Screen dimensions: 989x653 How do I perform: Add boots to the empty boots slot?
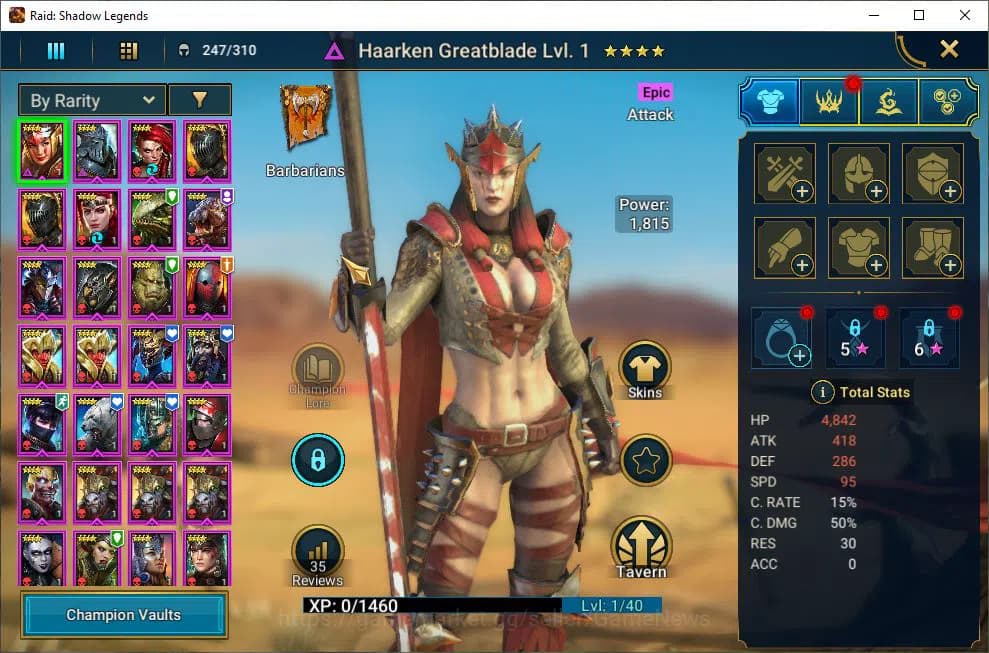tap(933, 248)
